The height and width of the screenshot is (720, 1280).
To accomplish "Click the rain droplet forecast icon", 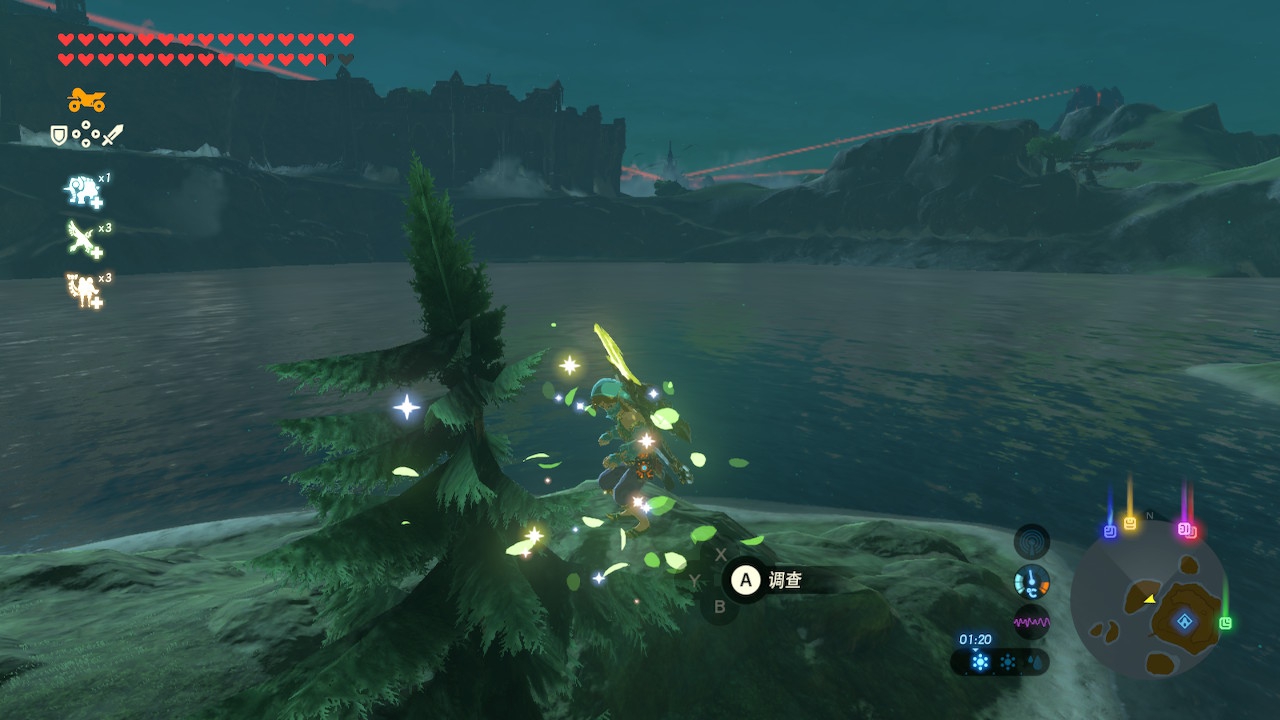I will 1033,662.
